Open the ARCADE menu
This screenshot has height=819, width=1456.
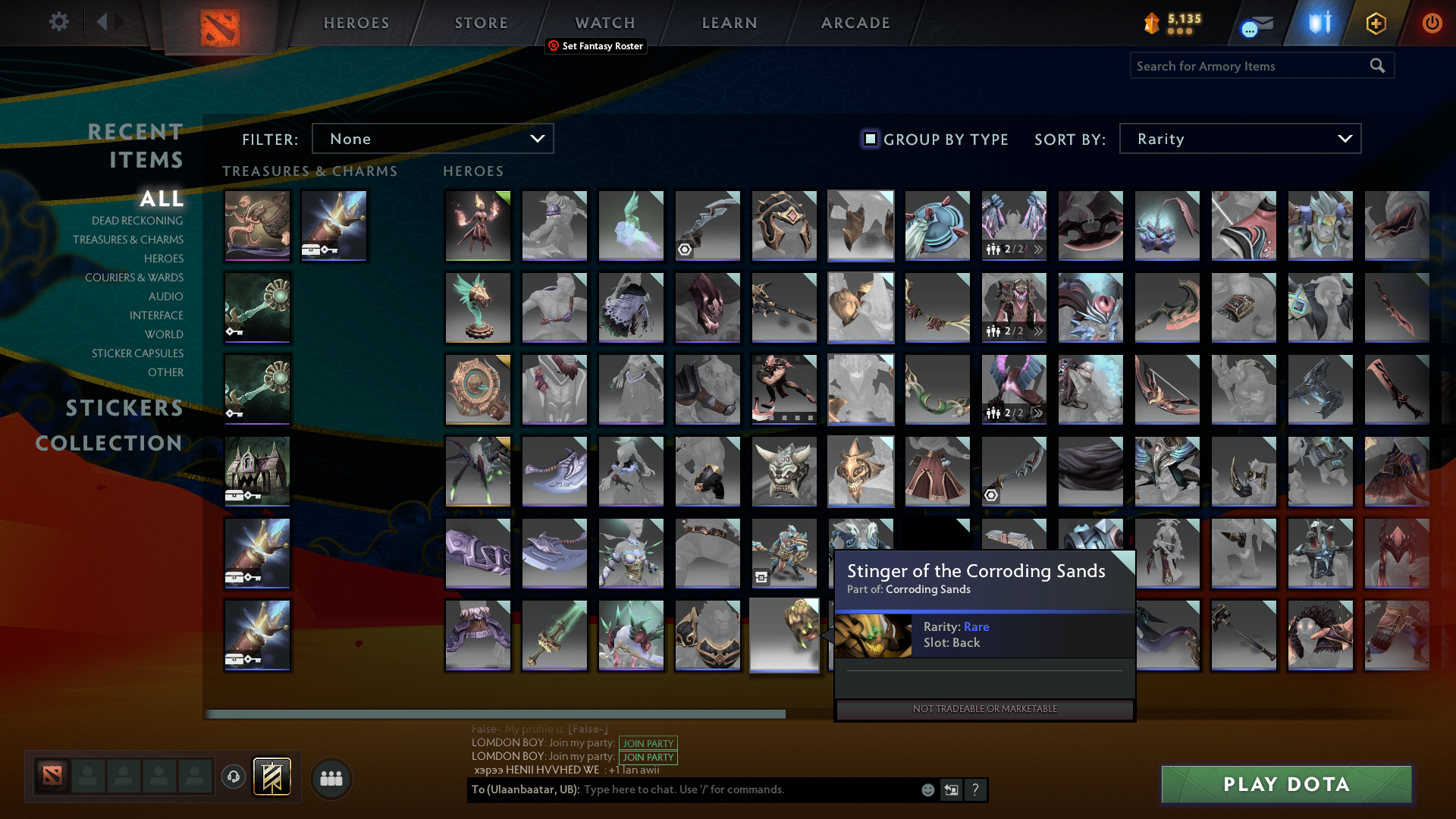pos(855,23)
